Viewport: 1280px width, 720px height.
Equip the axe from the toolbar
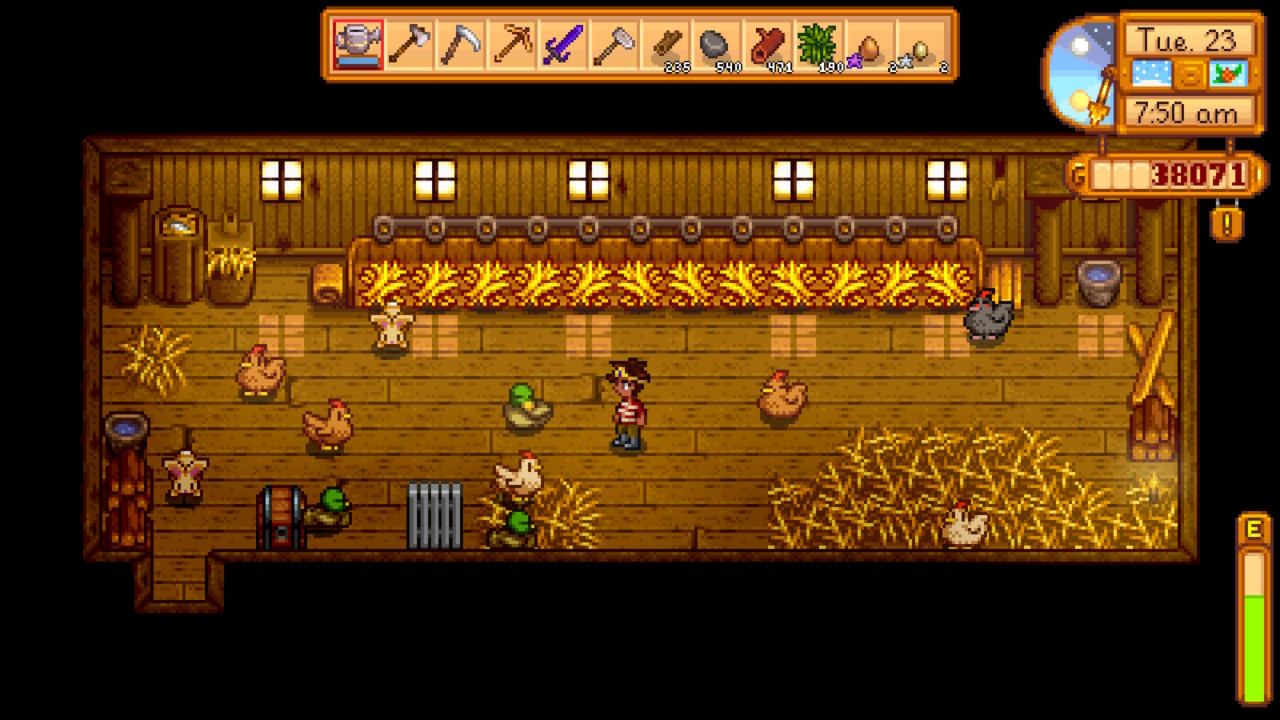[x=408, y=45]
